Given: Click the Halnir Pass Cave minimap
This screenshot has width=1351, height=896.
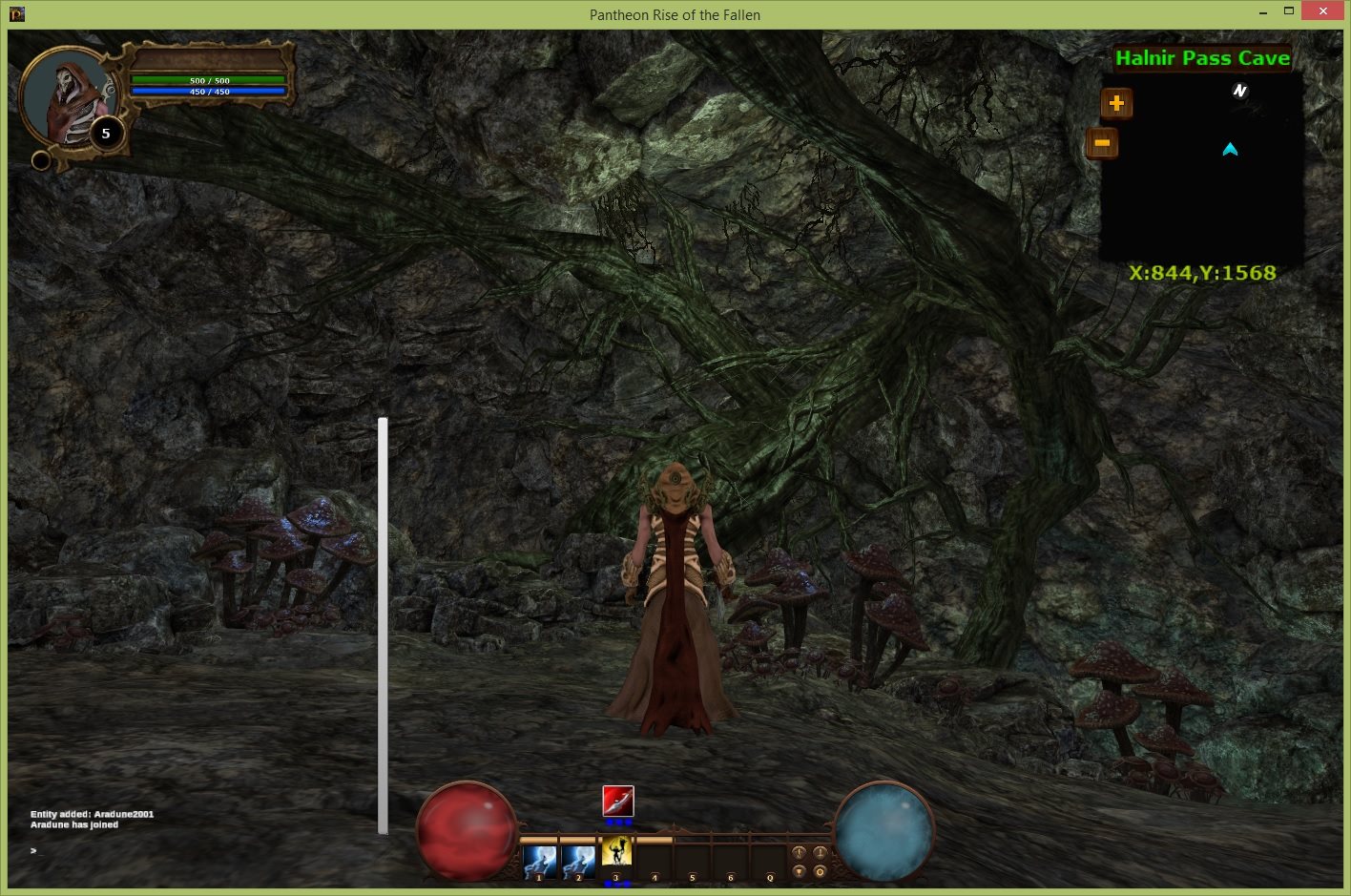Looking at the screenshot, I should click(1202, 172).
